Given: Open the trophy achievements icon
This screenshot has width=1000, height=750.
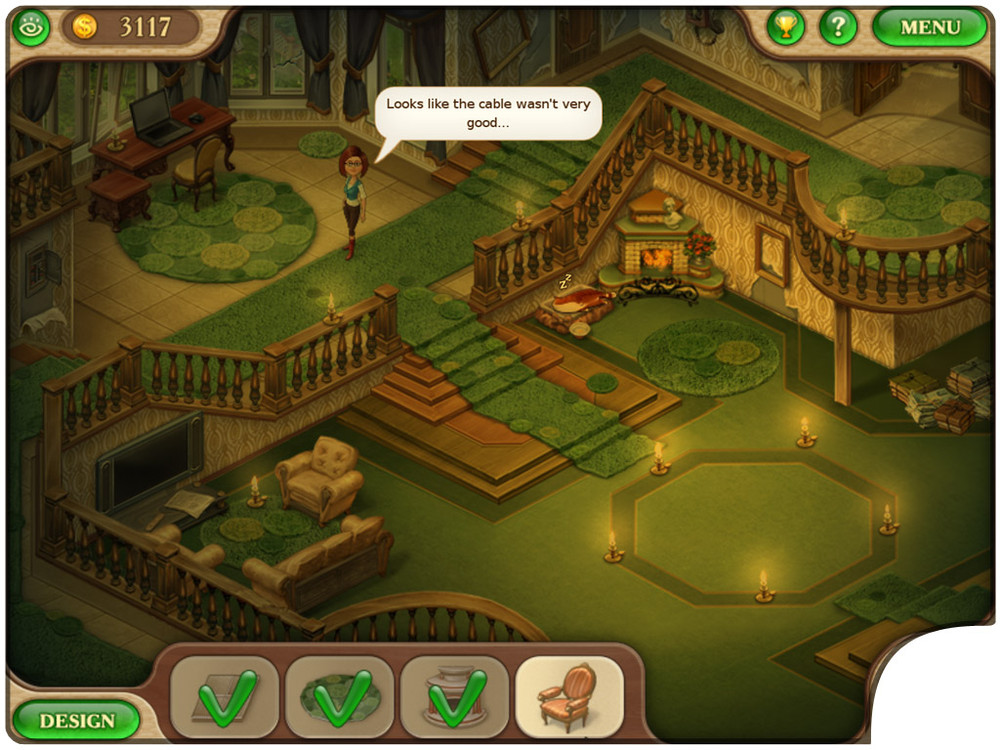Looking at the screenshot, I should pos(786,27).
